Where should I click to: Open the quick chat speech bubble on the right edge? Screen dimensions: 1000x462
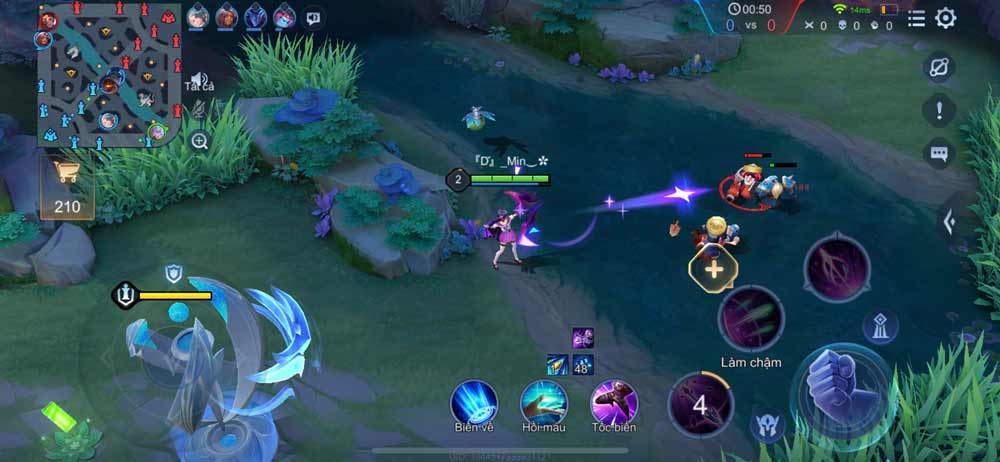939,153
